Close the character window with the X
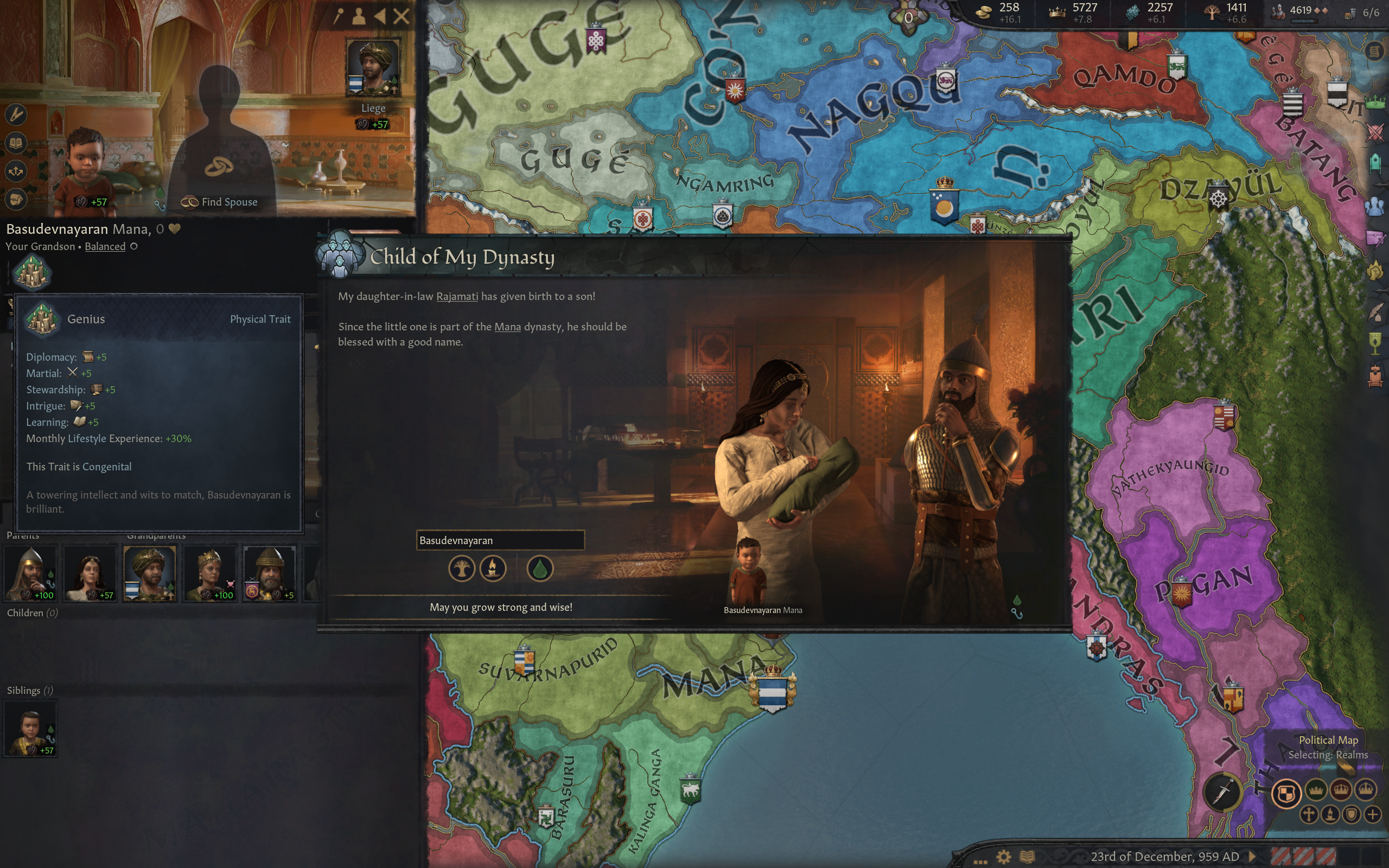1389x868 pixels. coord(401,16)
